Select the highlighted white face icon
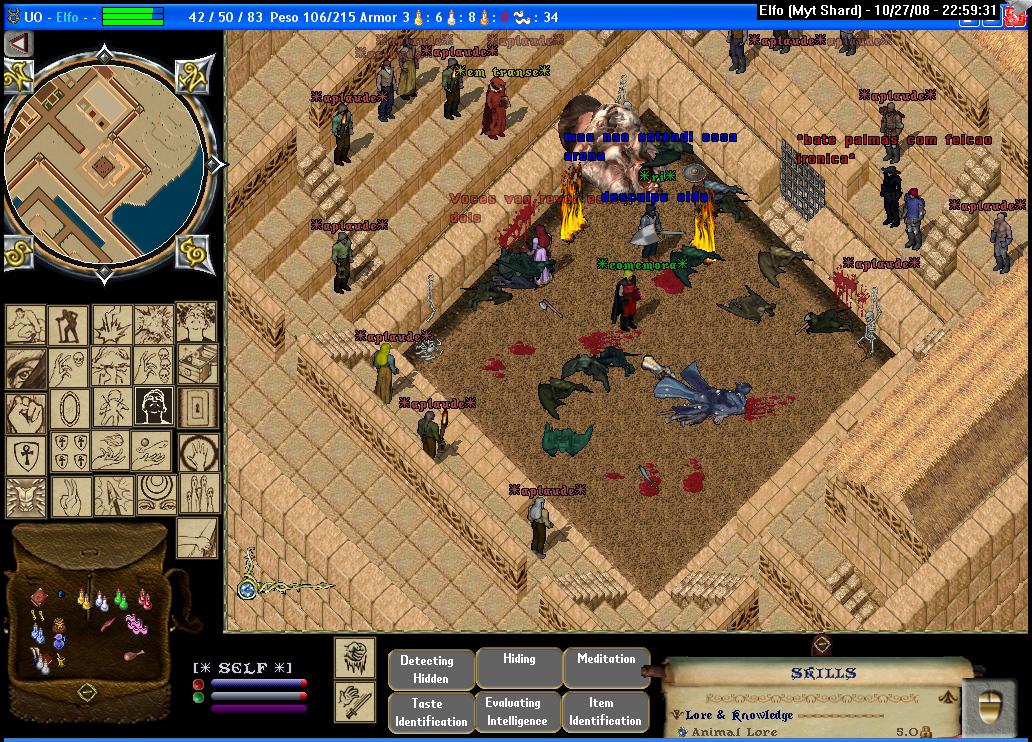The width and height of the screenshot is (1032, 742). pos(154,406)
